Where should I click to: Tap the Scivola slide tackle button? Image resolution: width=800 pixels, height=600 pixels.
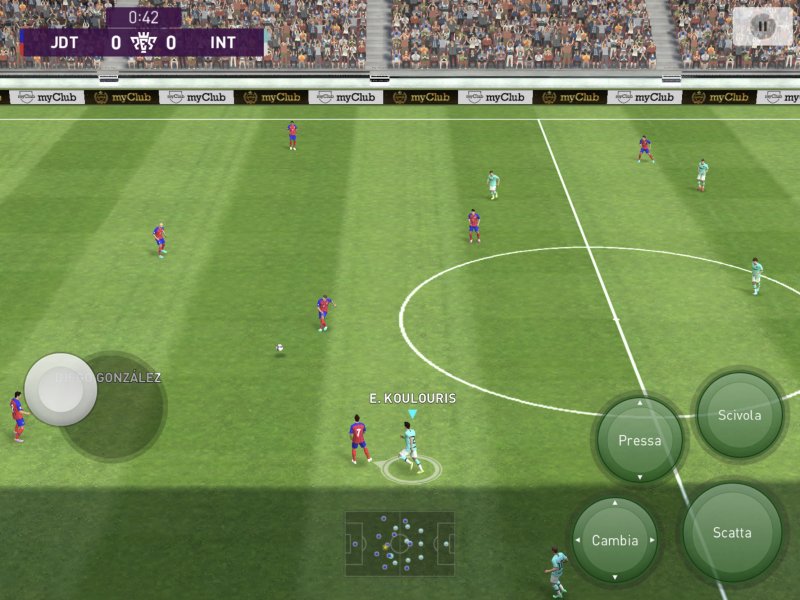(x=740, y=415)
